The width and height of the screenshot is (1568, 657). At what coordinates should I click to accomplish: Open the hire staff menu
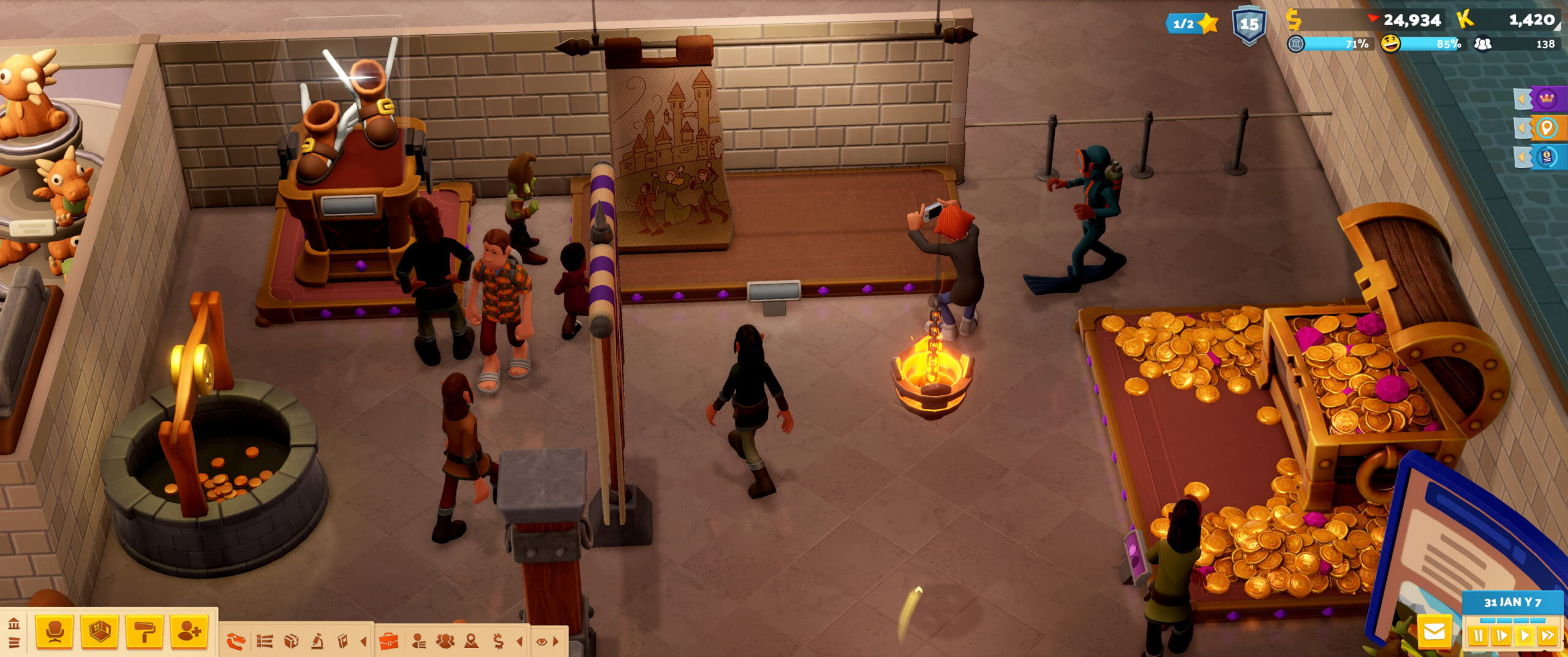(189, 631)
